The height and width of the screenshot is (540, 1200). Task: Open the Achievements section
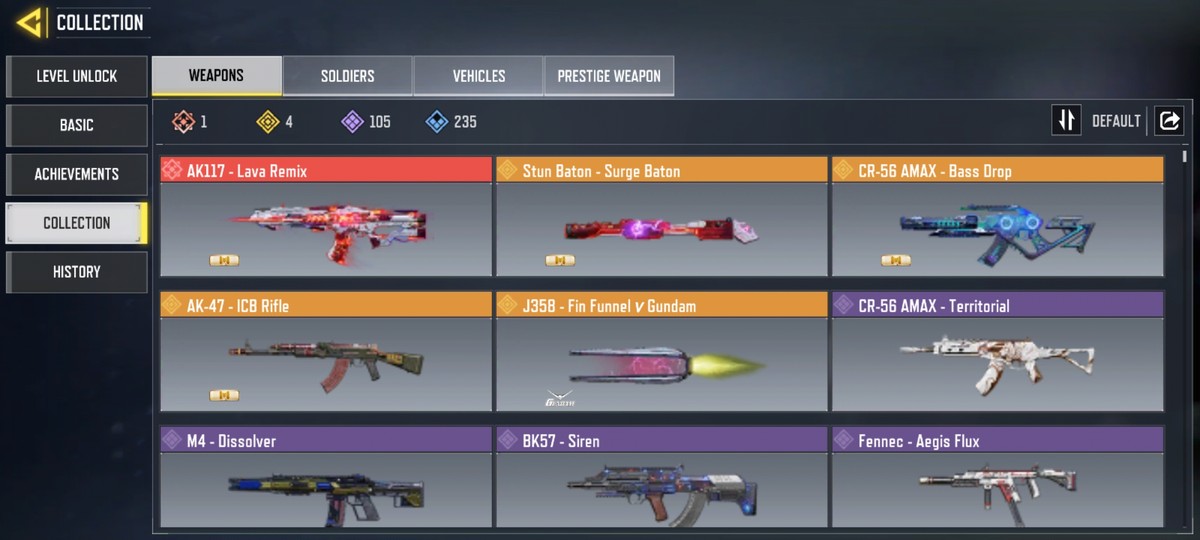point(76,174)
